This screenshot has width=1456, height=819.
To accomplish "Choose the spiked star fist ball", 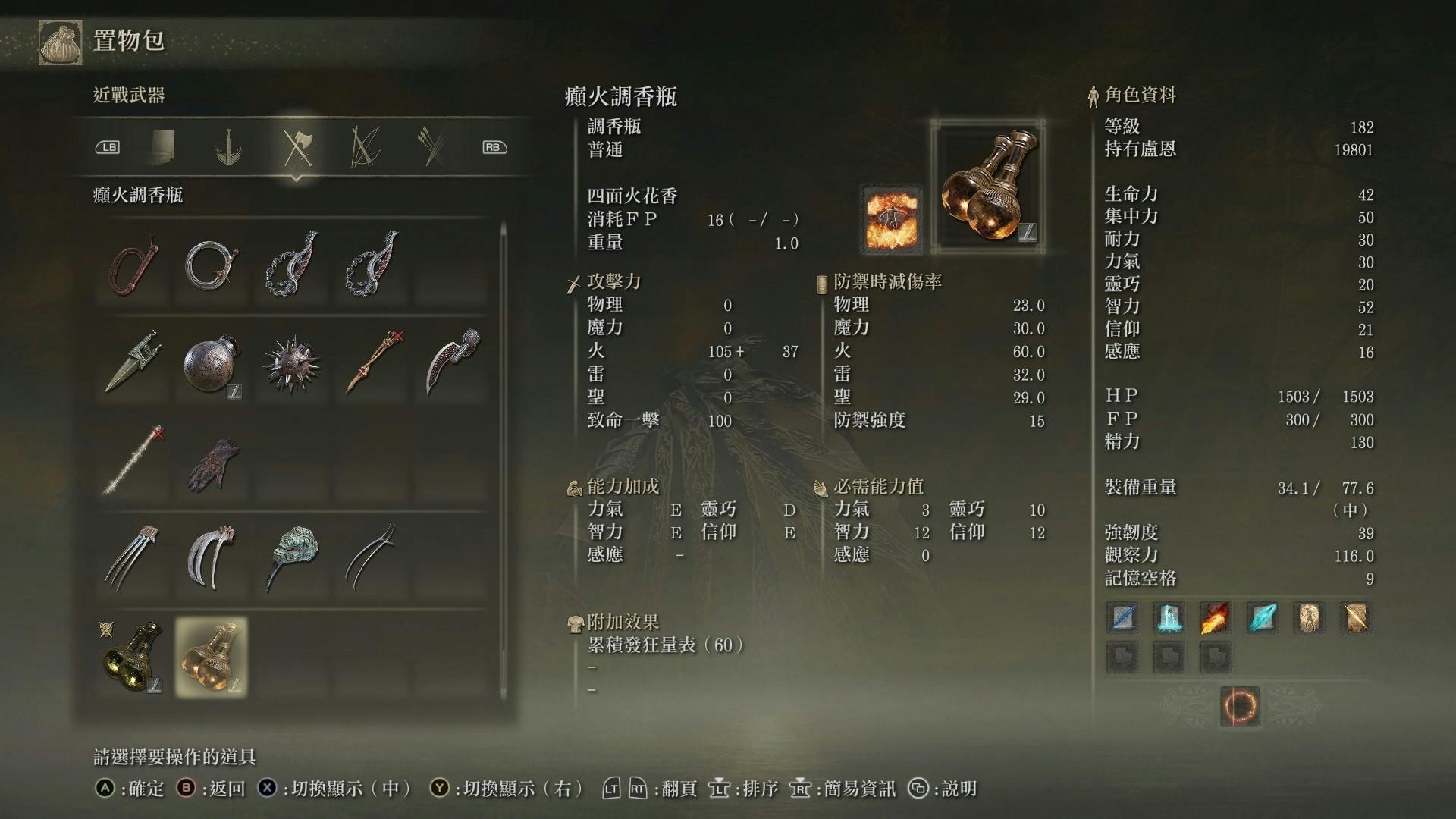I will (x=290, y=364).
